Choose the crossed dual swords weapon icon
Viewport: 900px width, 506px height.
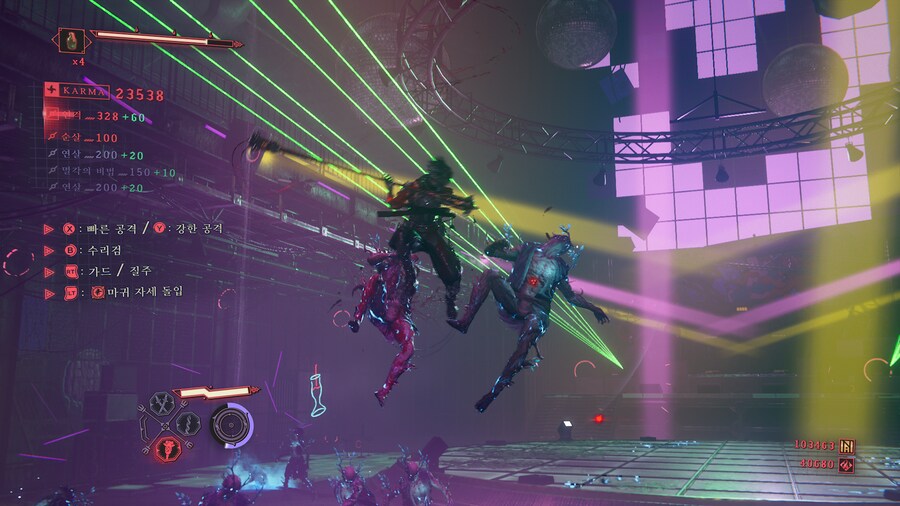tap(161, 403)
